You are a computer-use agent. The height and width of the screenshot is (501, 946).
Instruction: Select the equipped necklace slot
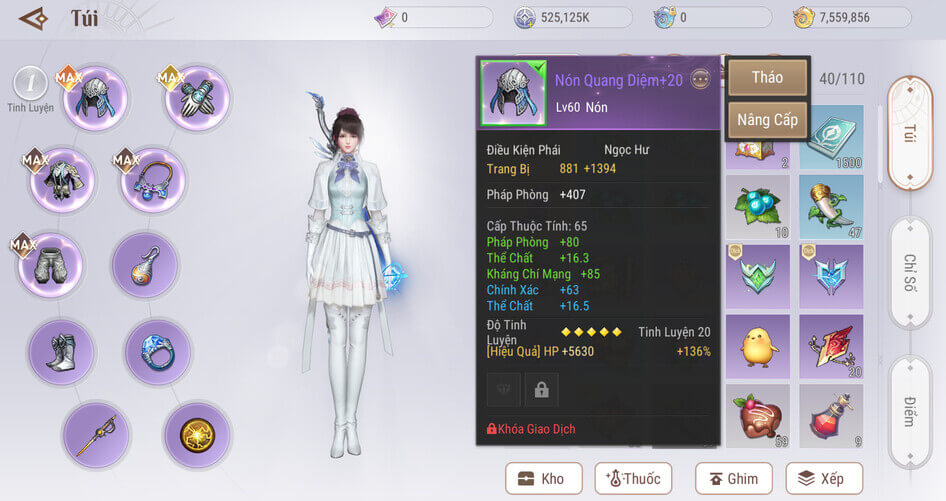(153, 180)
